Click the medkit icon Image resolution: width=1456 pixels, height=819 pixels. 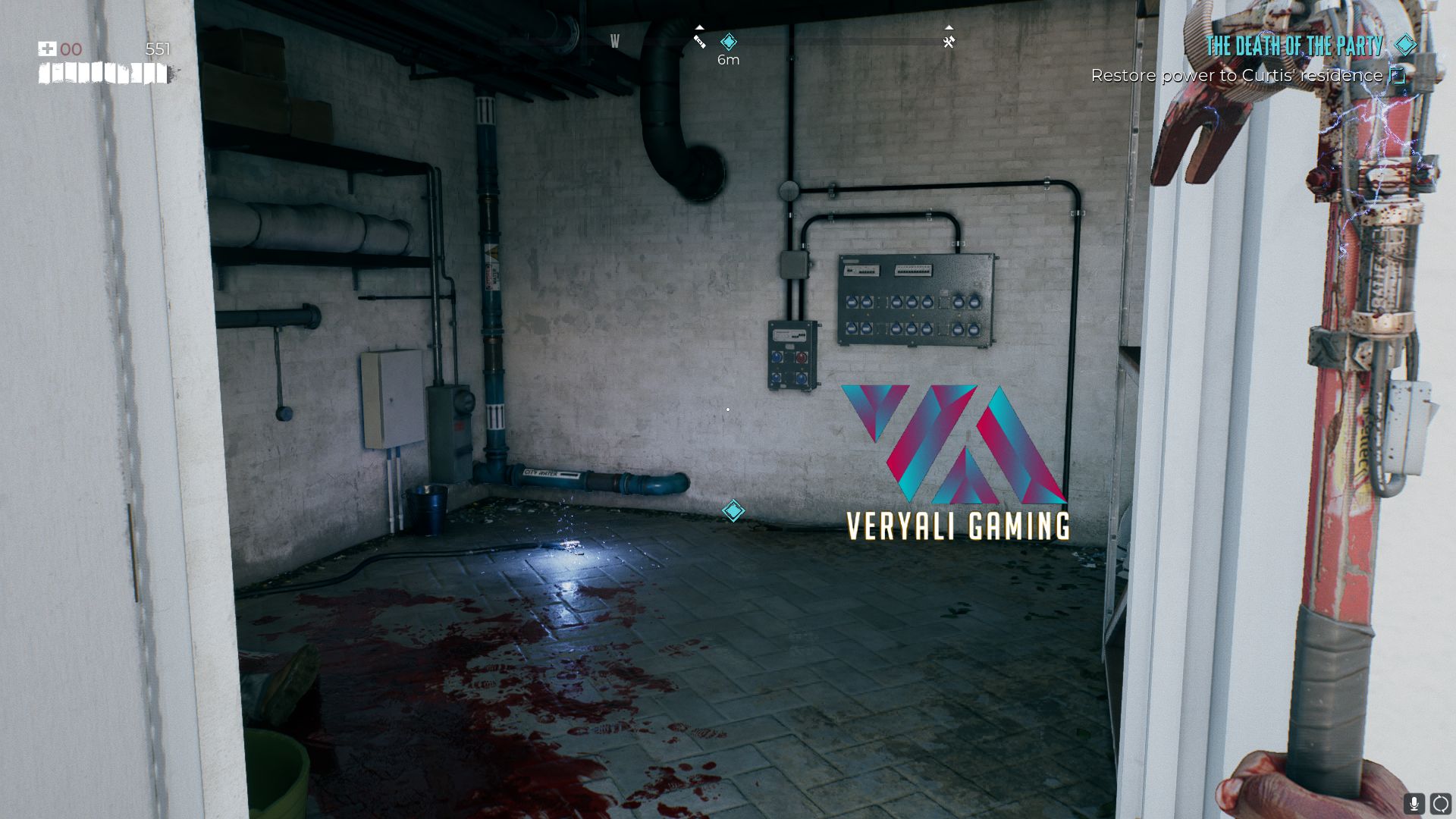(47, 49)
